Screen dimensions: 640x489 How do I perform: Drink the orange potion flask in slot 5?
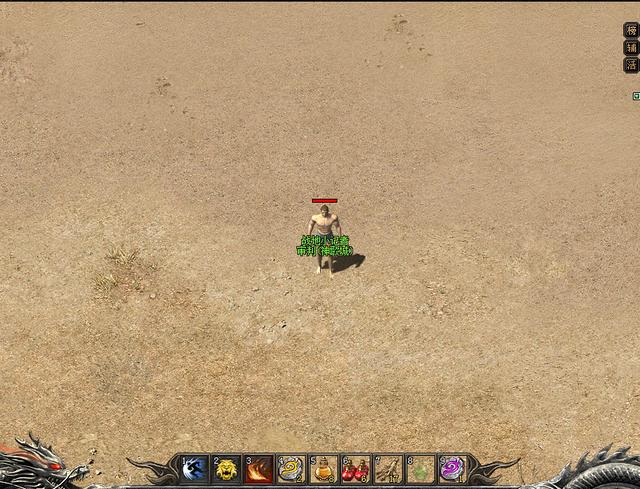pos(323,469)
